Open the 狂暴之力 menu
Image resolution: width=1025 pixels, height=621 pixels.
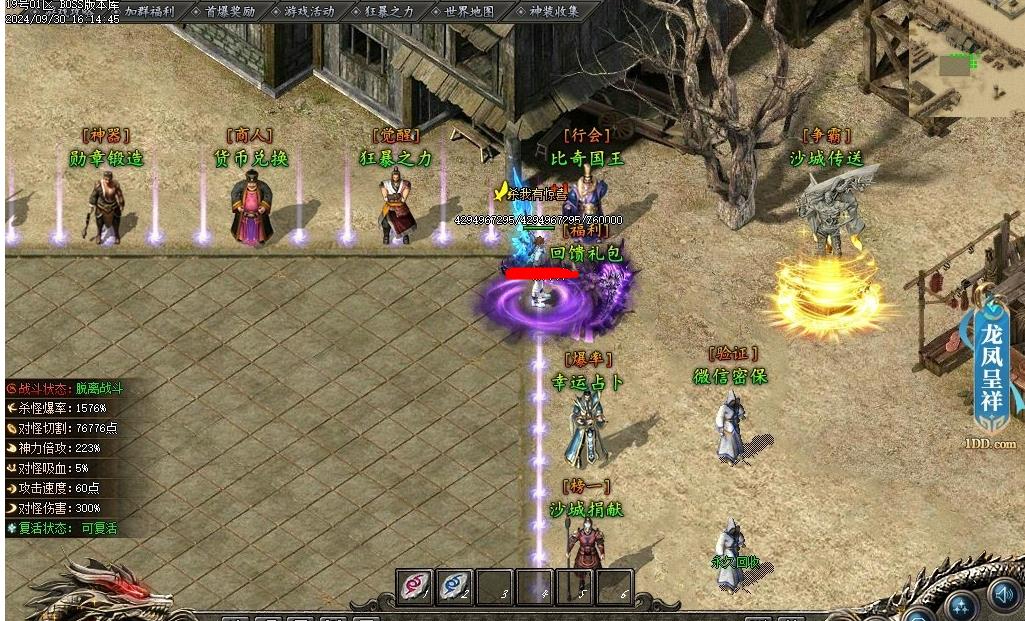point(389,11)
